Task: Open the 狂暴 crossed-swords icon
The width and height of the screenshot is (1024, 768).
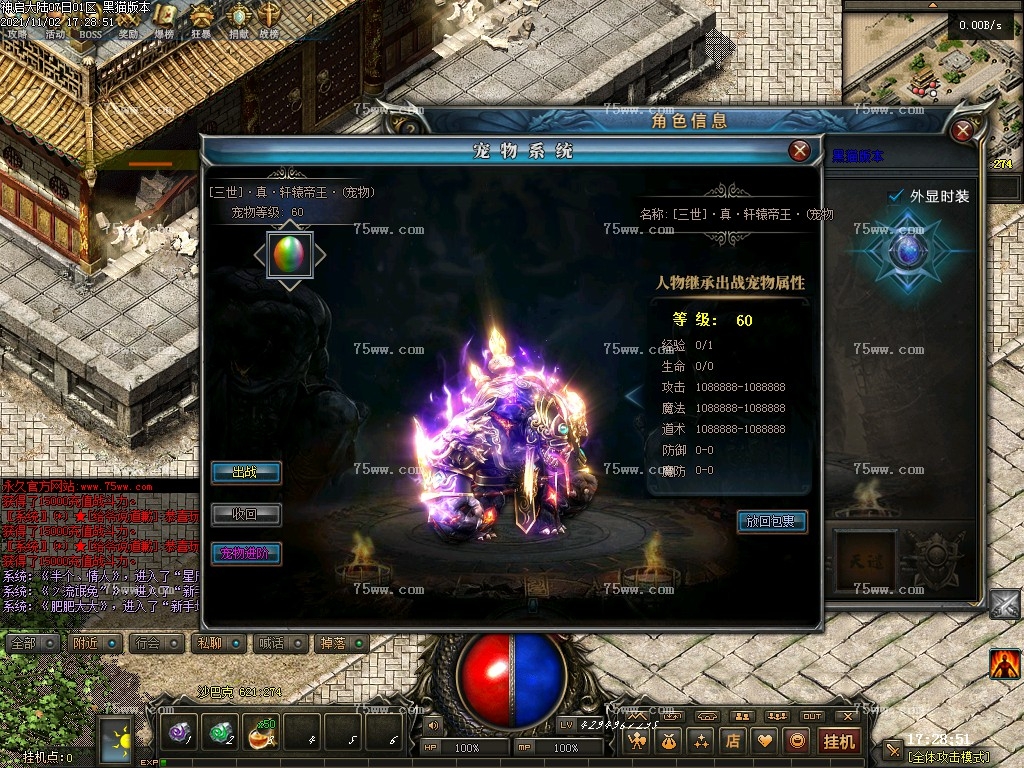Action: pyautogui.click(x=202, y=16)
